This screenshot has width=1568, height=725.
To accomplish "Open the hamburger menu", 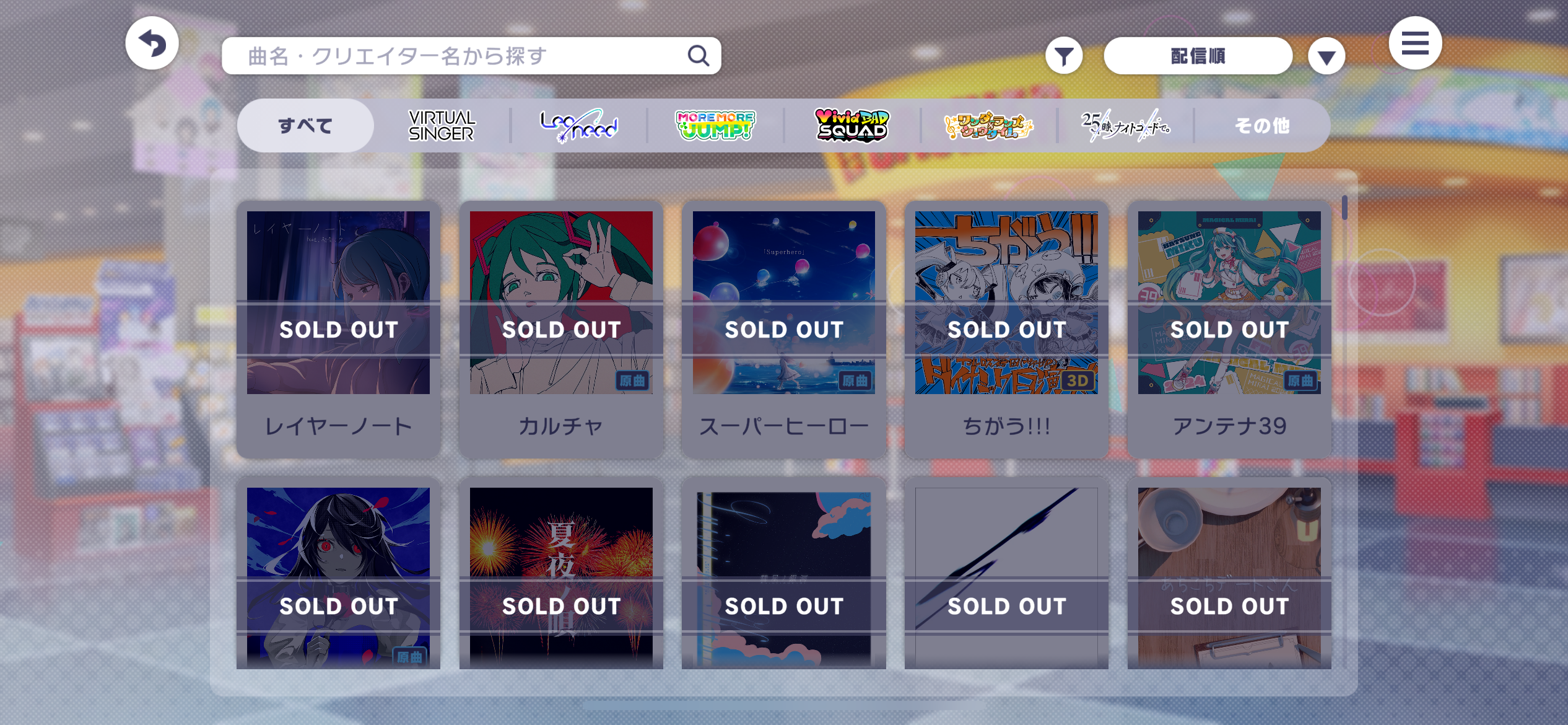I will (1414, 43).
